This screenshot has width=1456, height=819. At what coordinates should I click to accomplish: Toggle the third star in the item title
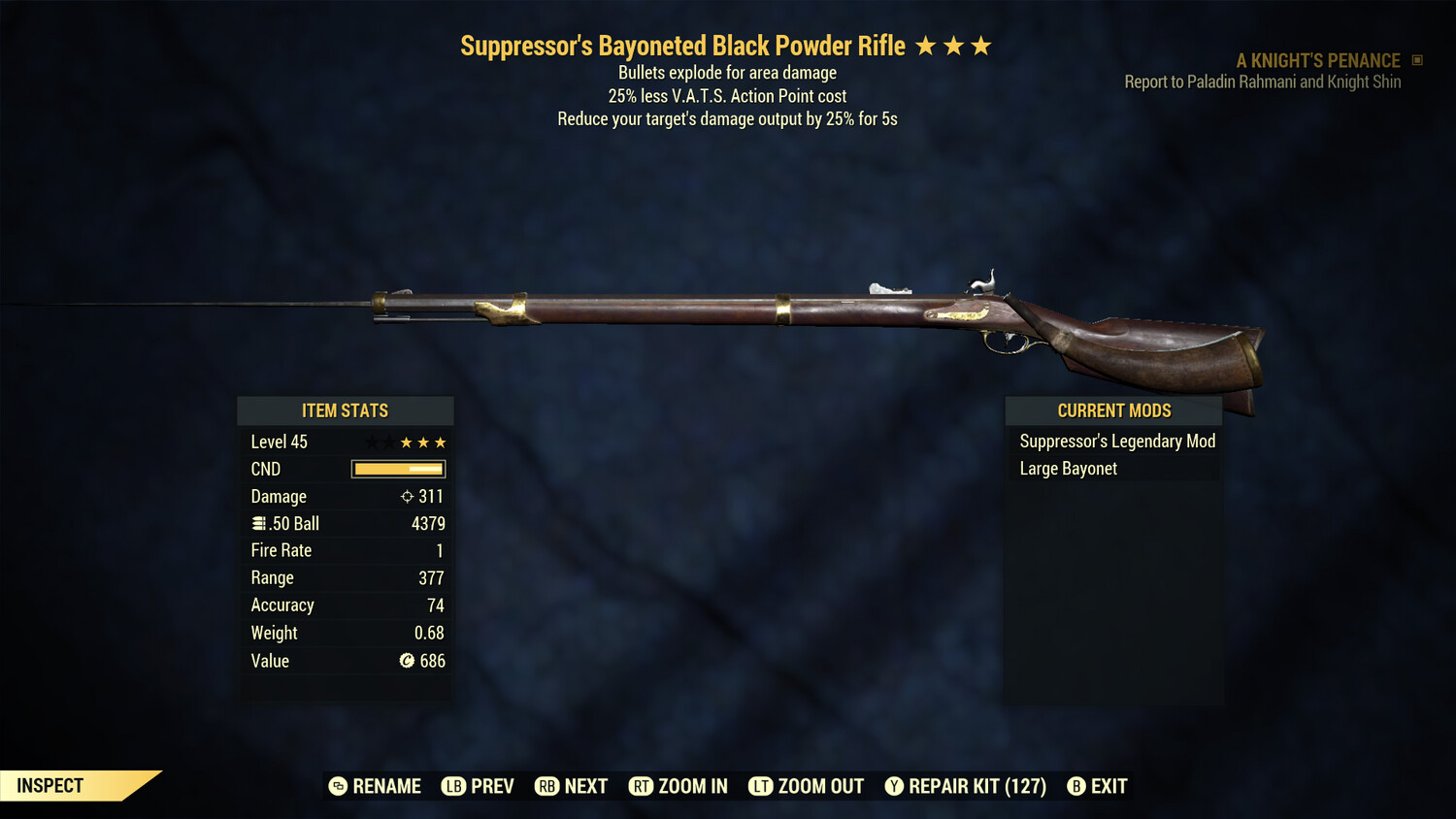coord(981,45)
